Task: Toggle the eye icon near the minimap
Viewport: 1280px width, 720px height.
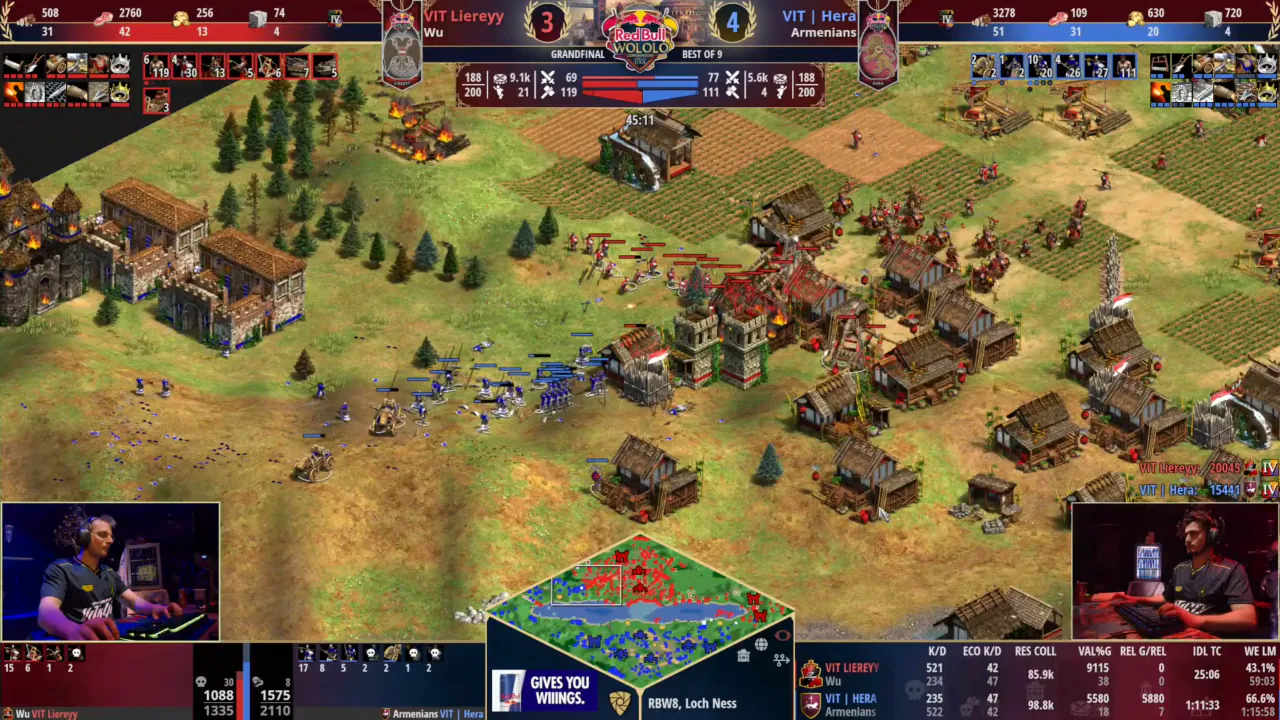Action: tap(782, 635)
